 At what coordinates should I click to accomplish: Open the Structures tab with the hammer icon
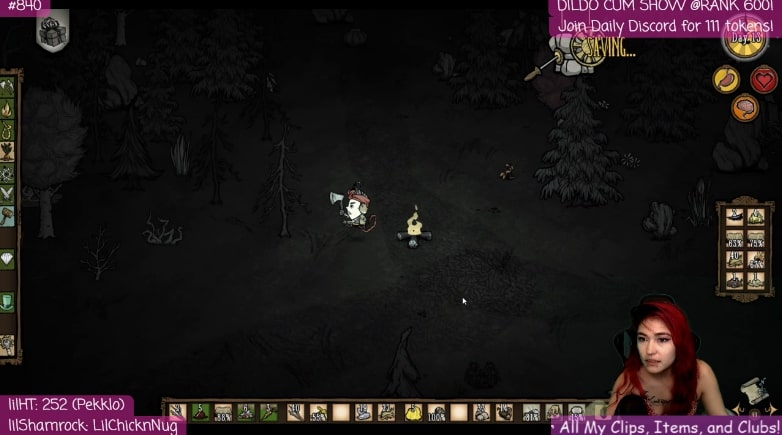click(x=7, y=214)
